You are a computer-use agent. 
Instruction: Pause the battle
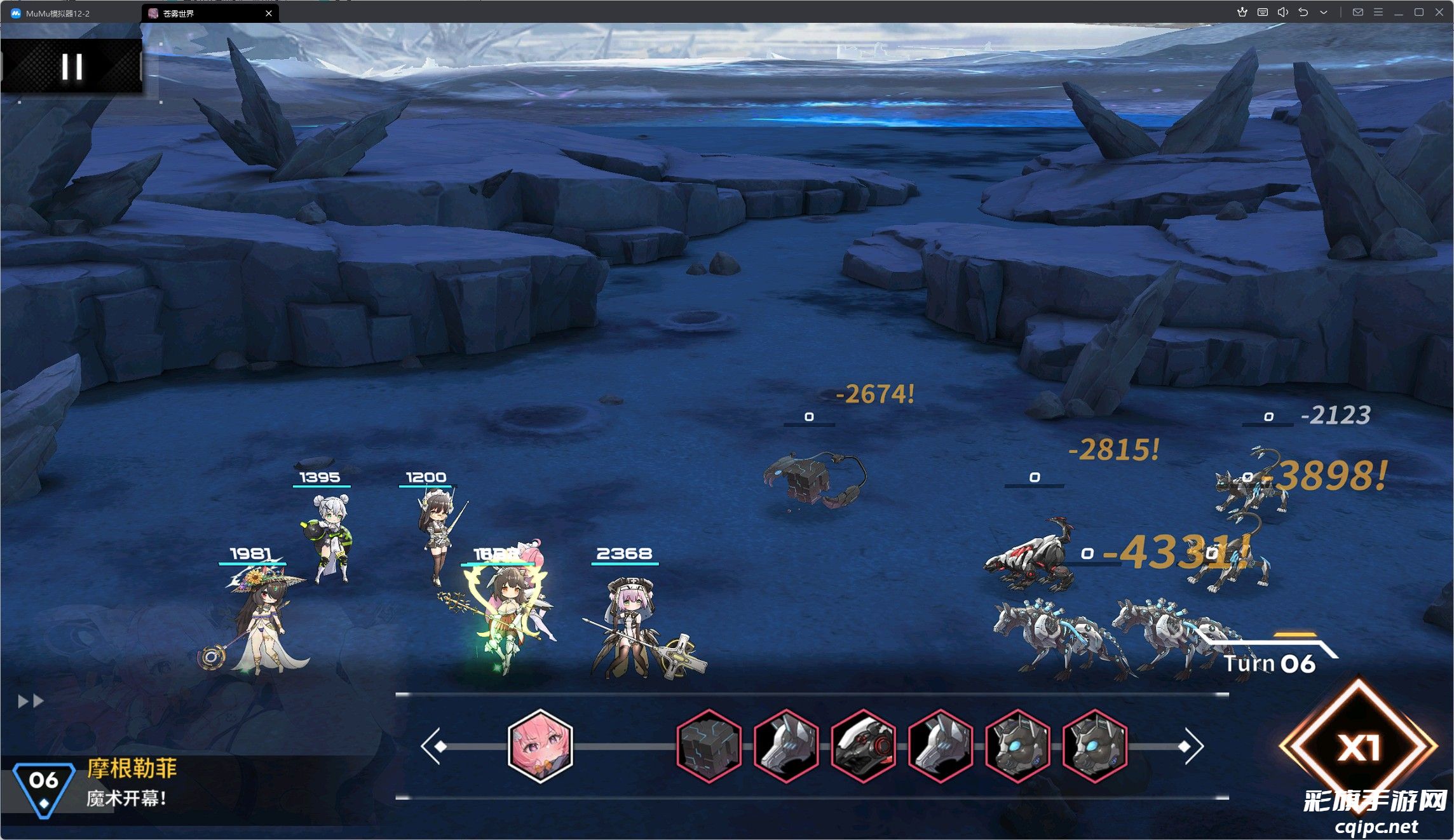pos(72,66)
